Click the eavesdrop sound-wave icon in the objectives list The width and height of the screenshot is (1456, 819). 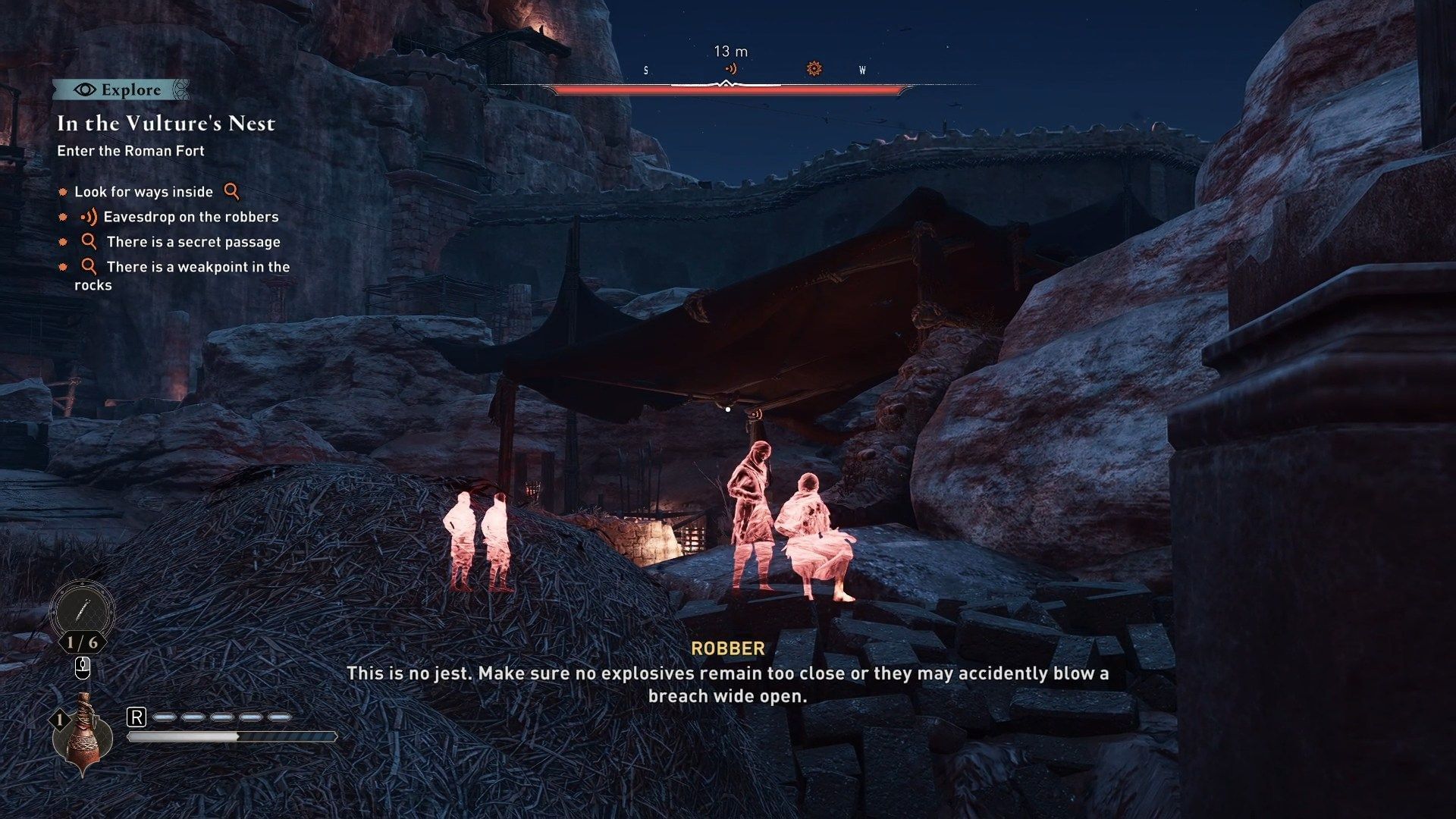[88, 218]
